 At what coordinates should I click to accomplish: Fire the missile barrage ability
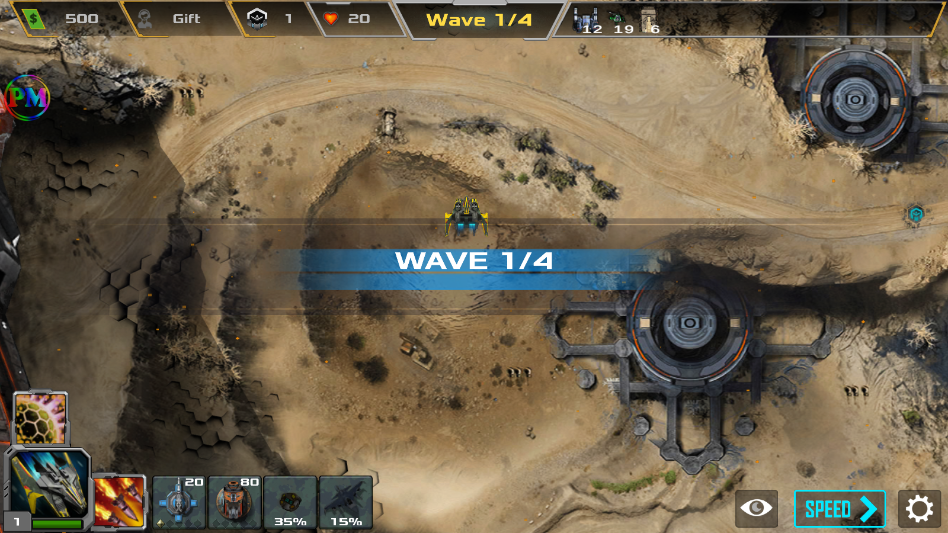click(120, 501)
